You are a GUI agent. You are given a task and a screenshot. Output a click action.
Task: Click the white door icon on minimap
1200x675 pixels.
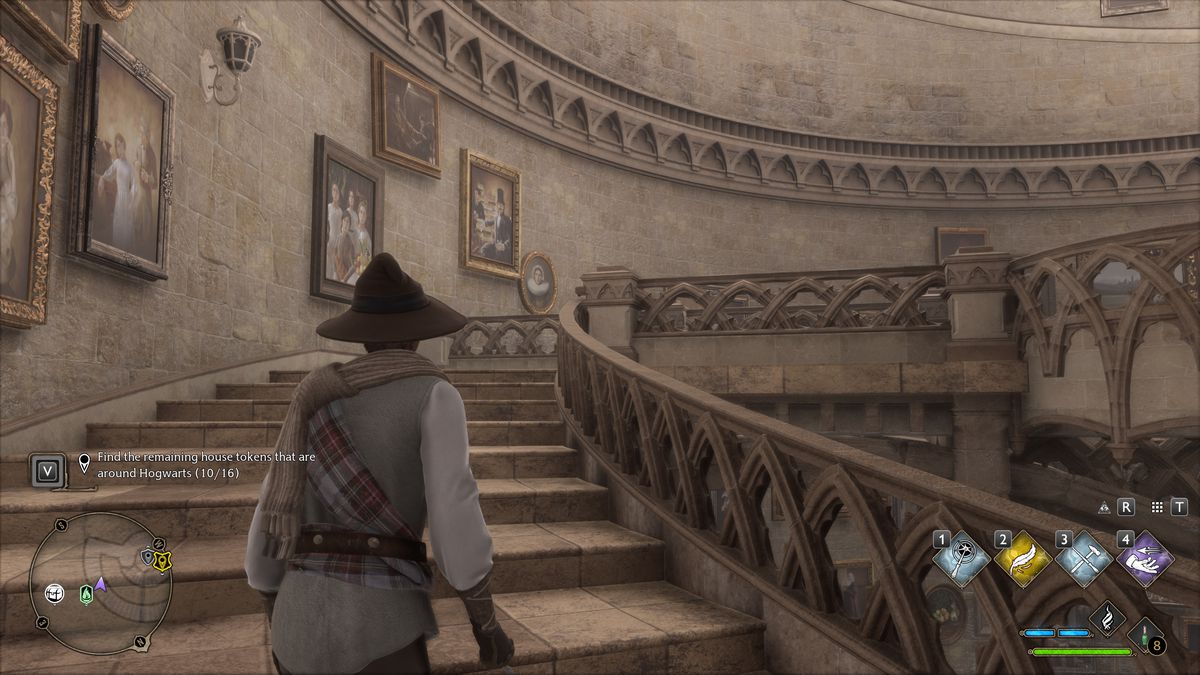click(x=53, y=592)
